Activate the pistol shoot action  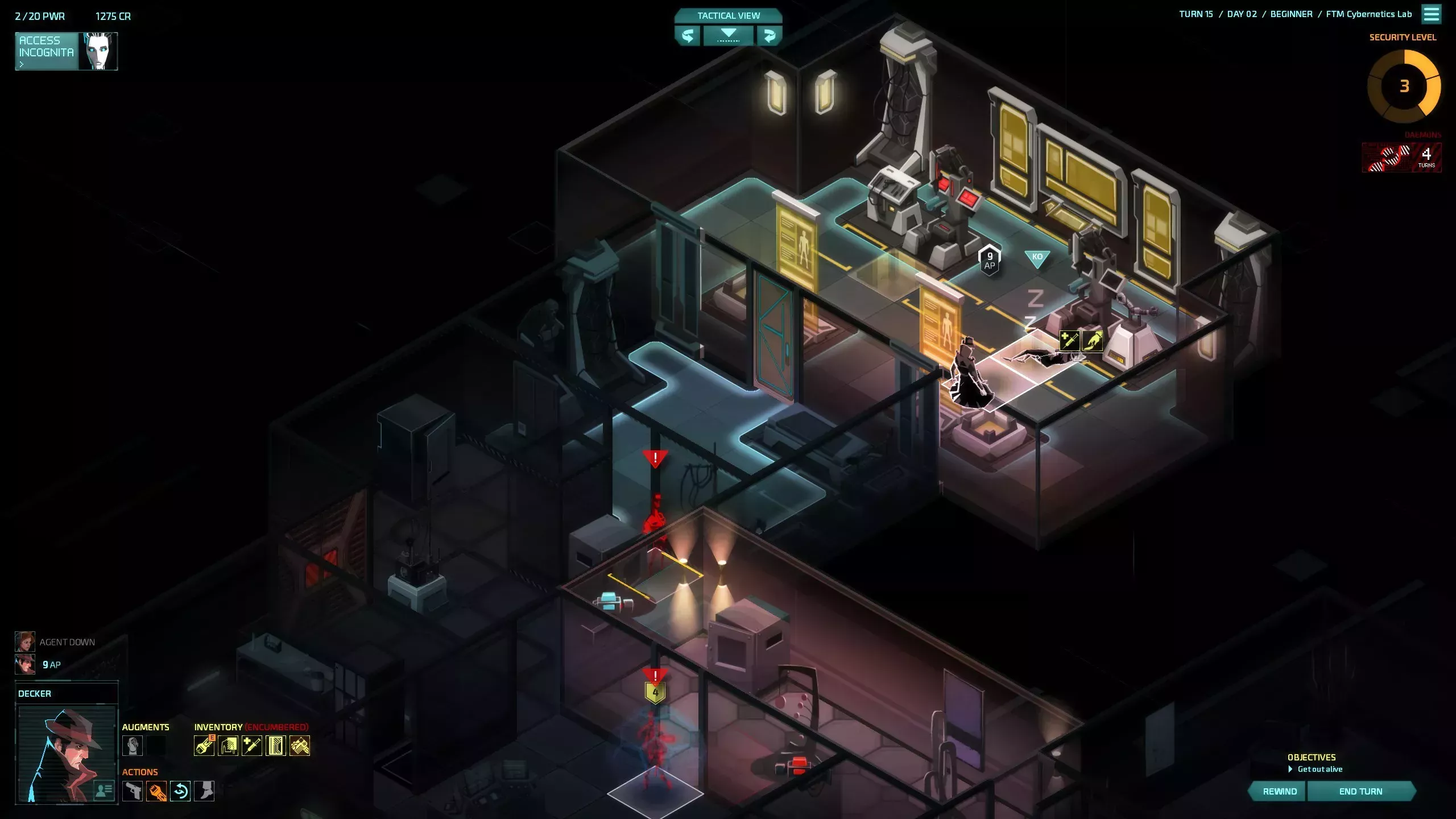click(x=133, y=791)
